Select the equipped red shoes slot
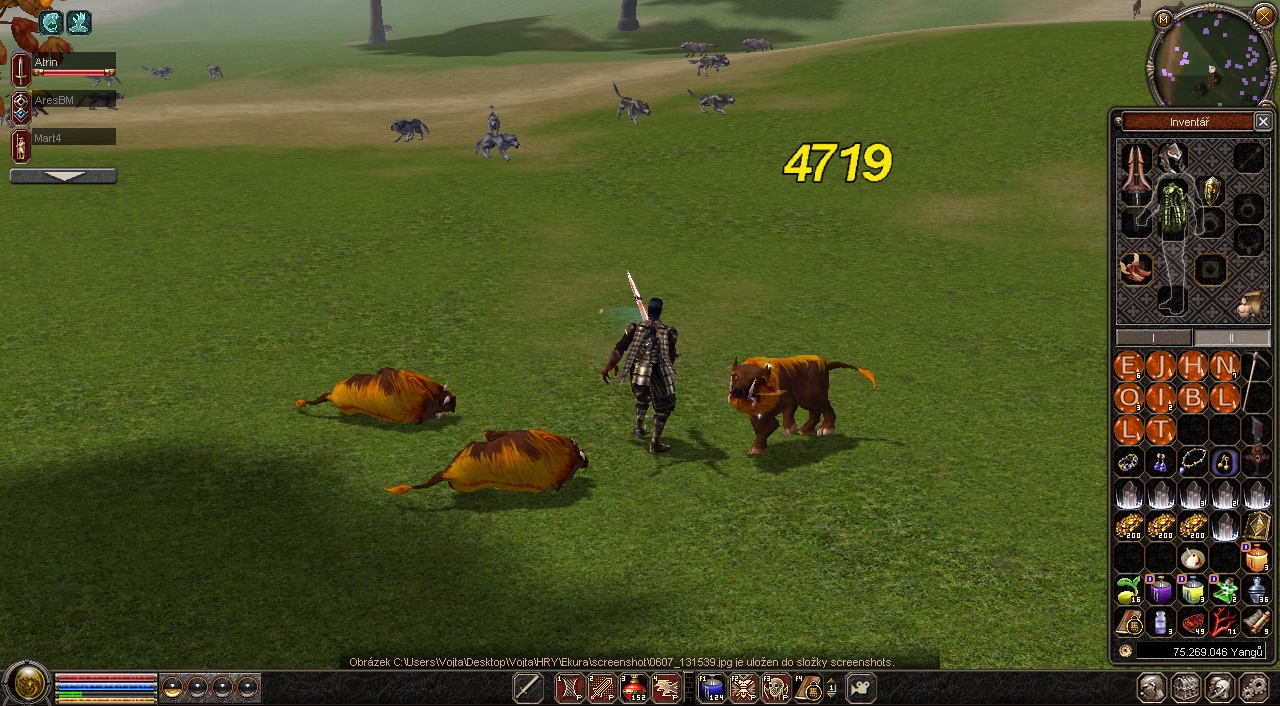Image resolution: width=1280 pixels, height=706 pixels. 1135,268
